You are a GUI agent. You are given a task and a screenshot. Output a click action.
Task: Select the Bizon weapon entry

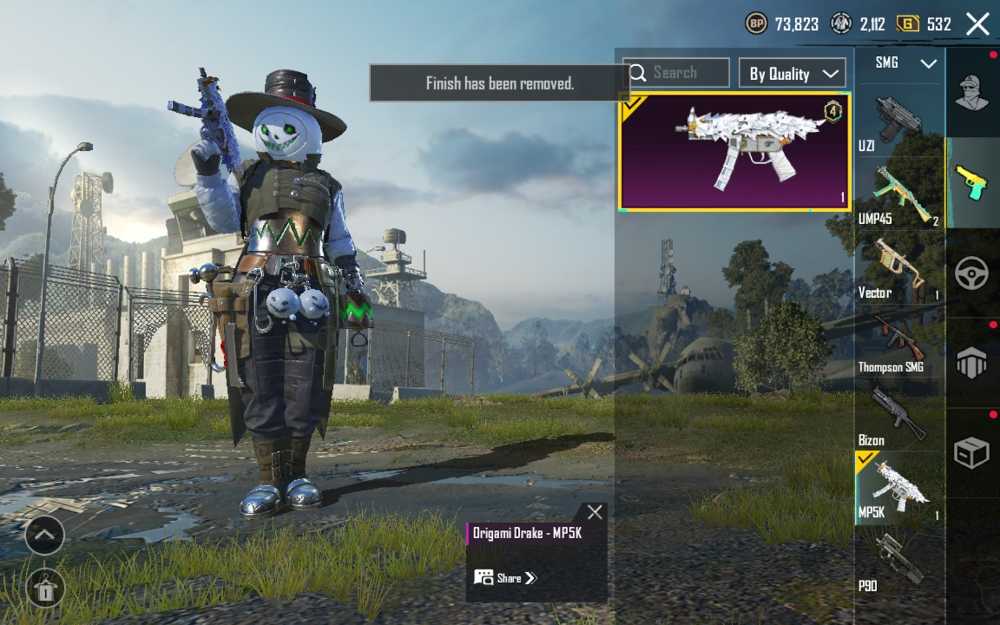[898, 414]
